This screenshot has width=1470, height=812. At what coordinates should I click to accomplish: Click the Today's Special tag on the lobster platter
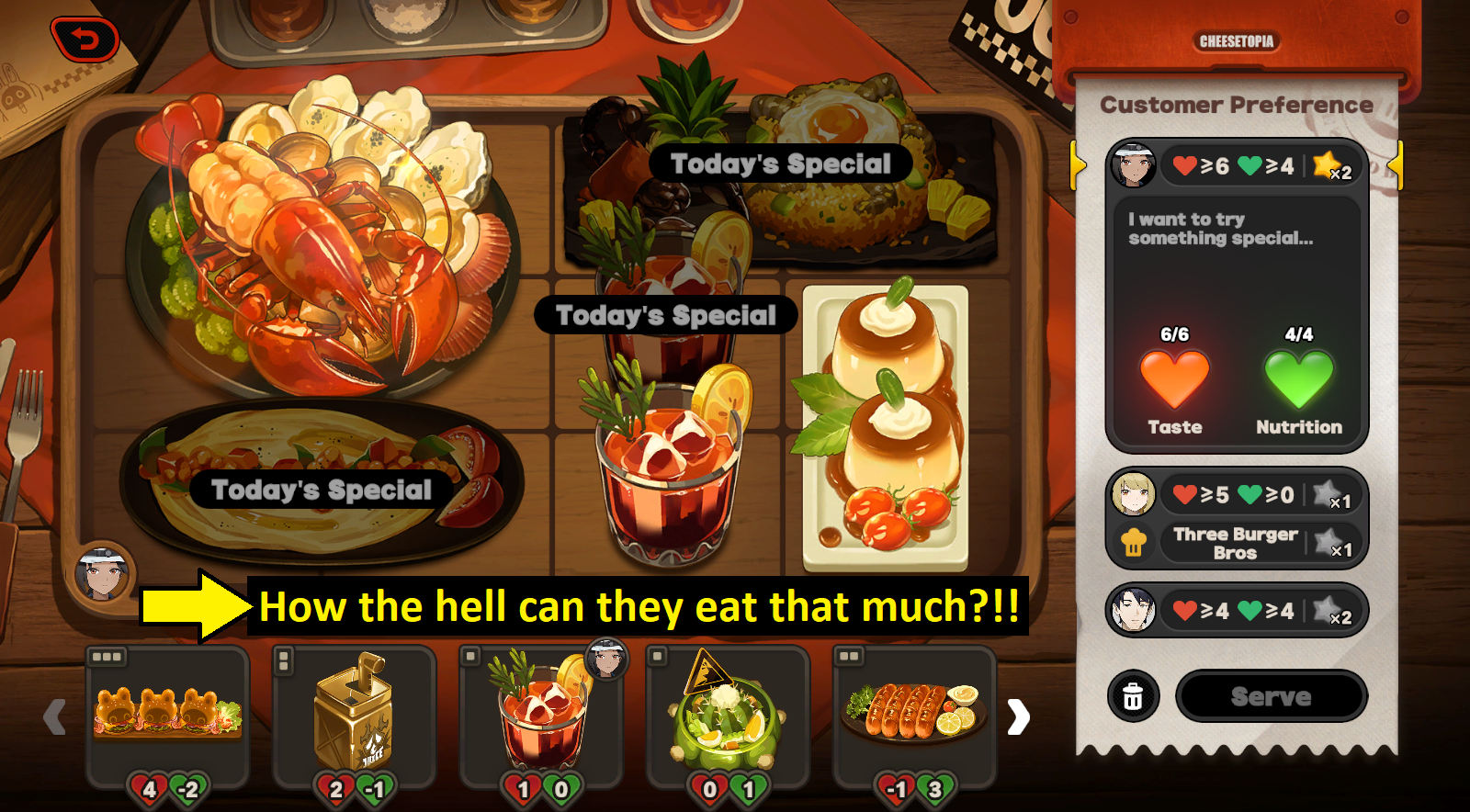pyautogui.click(x=318, y=490)
